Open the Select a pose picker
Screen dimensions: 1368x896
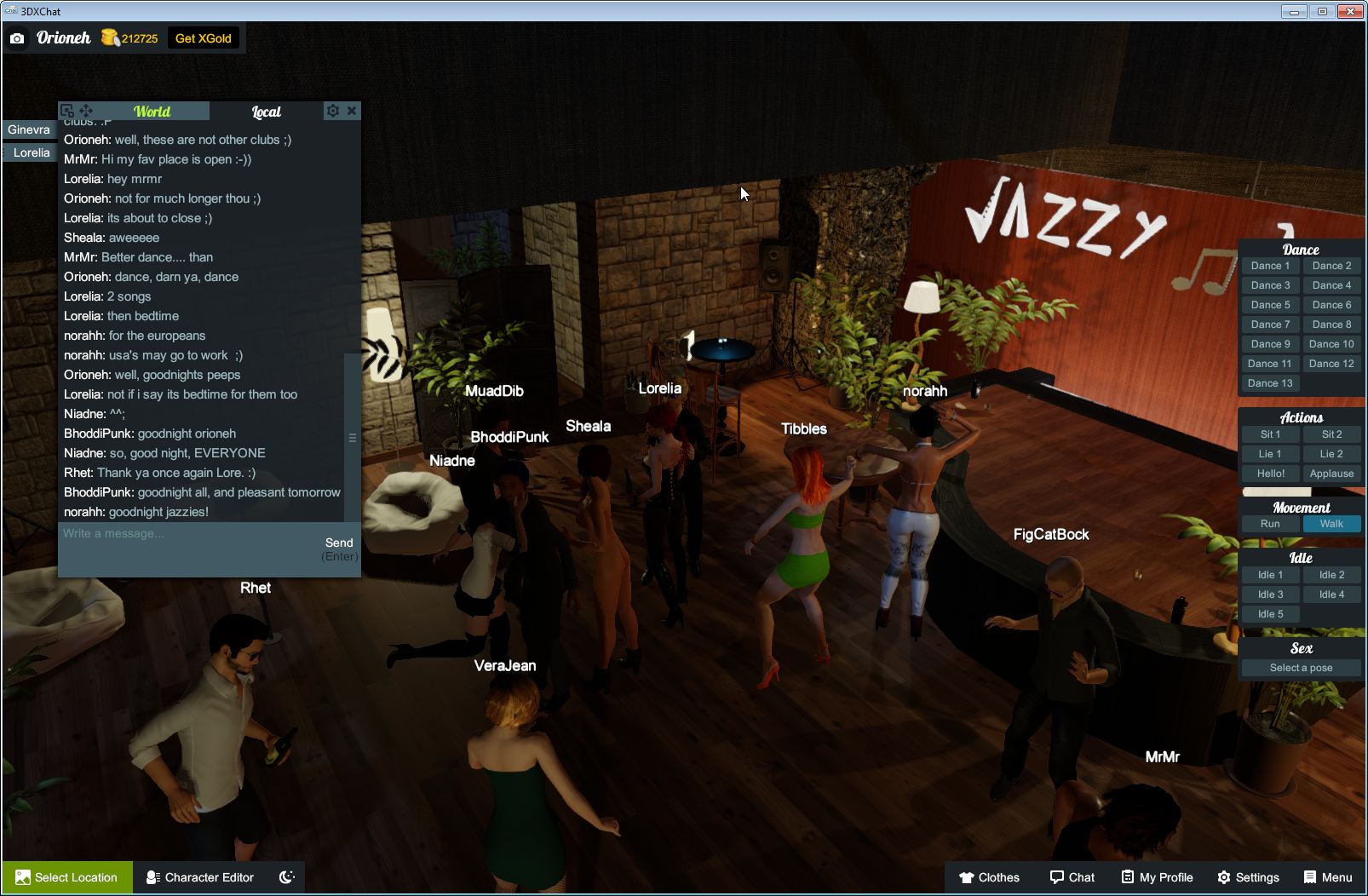tap(1301, 668)
